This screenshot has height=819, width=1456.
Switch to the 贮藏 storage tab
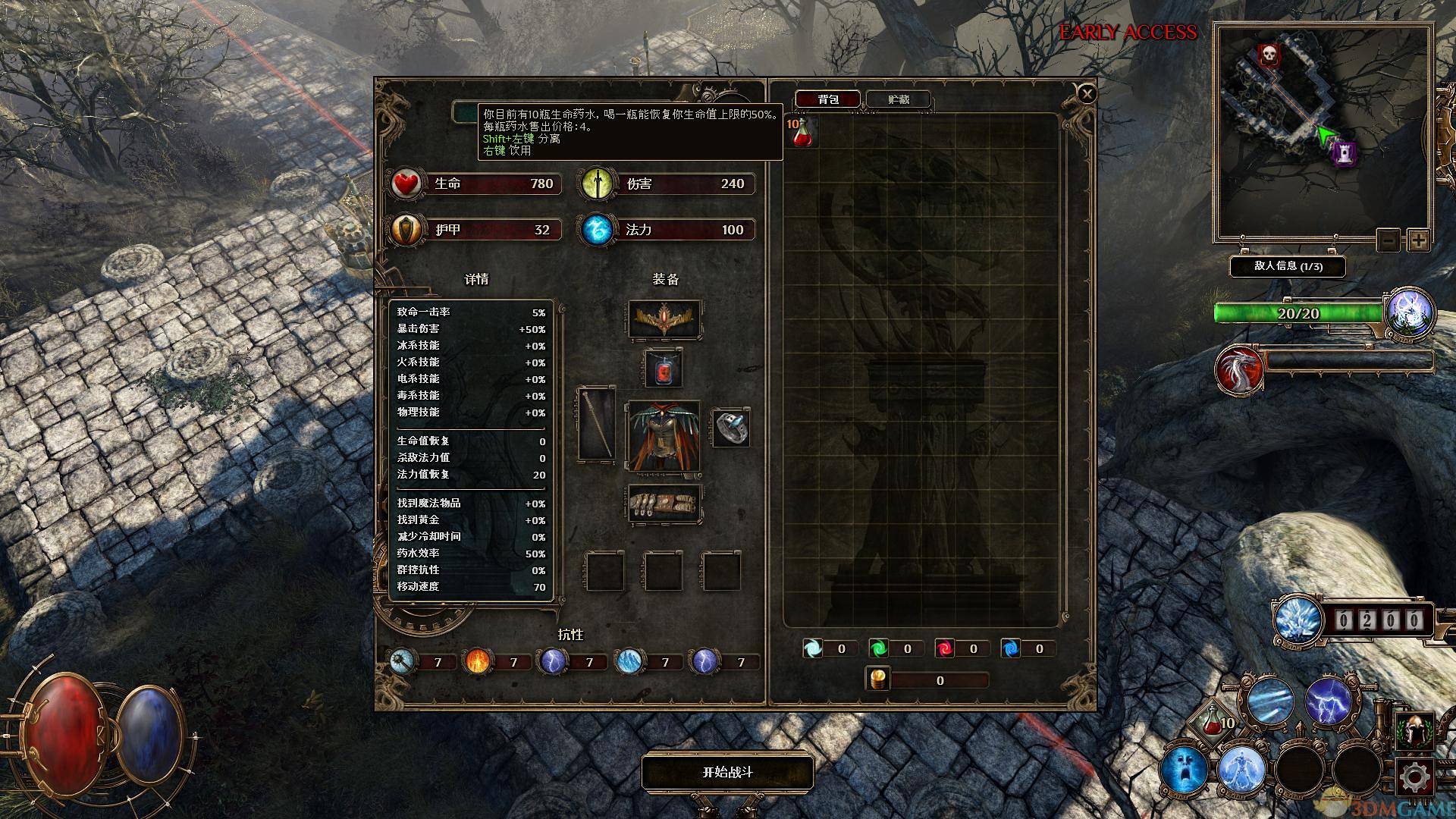click(898, 99)
